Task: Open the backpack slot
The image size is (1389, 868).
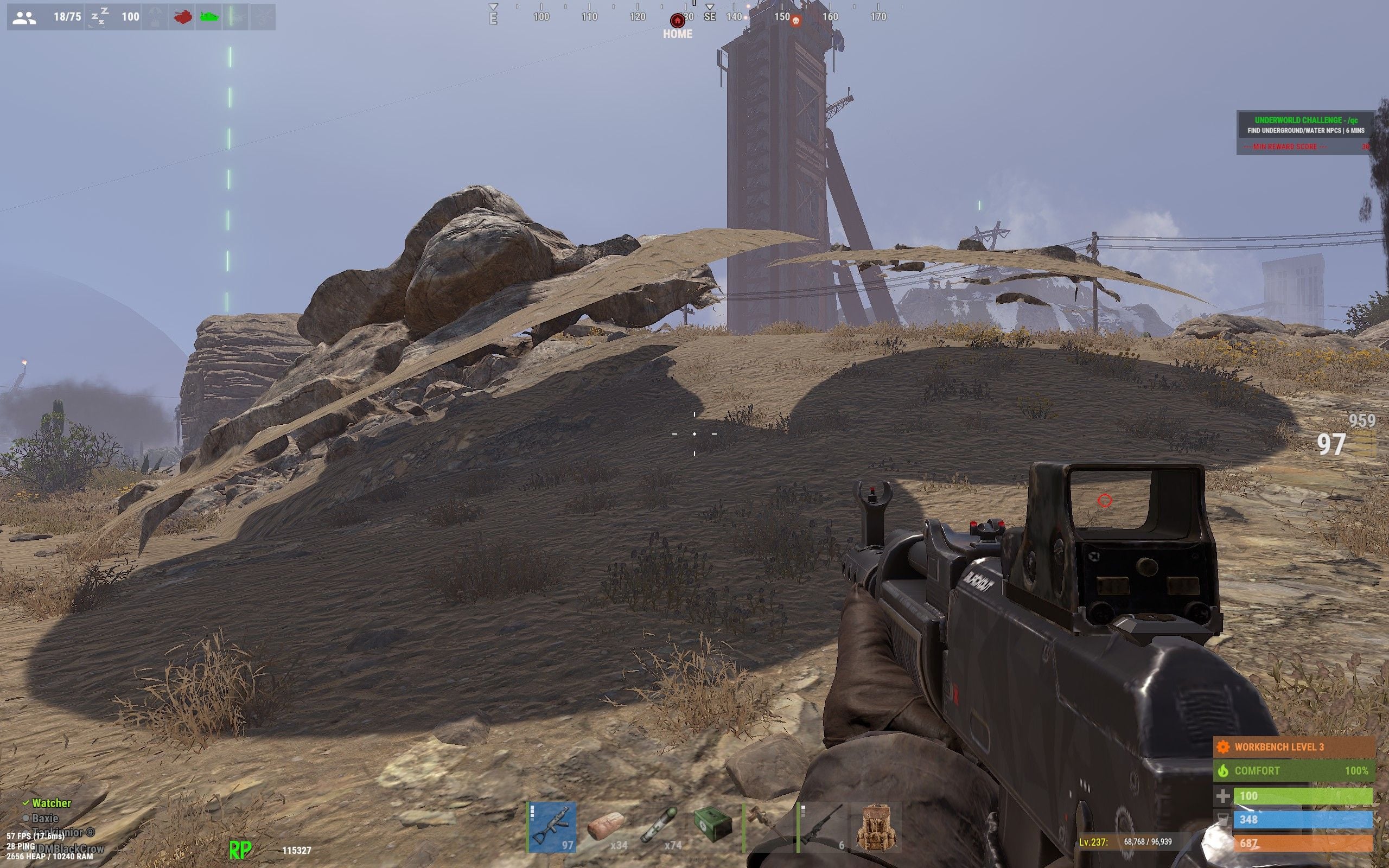Action: [x=876, y=827]
